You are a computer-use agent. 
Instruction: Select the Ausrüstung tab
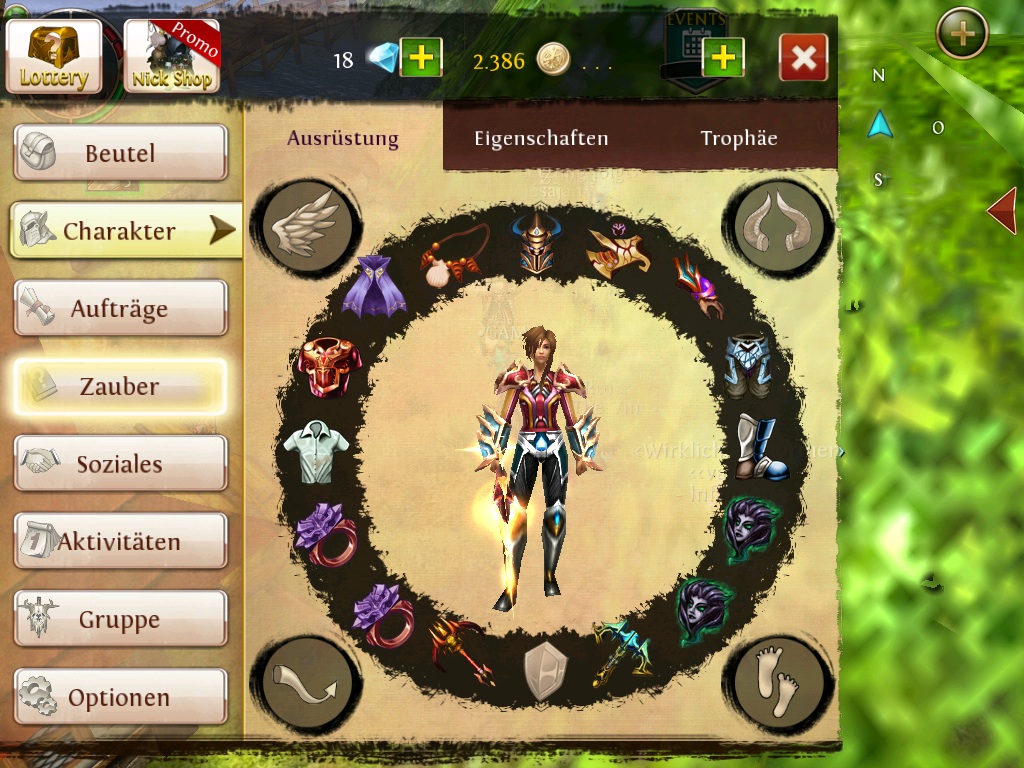tap(343, 139)
